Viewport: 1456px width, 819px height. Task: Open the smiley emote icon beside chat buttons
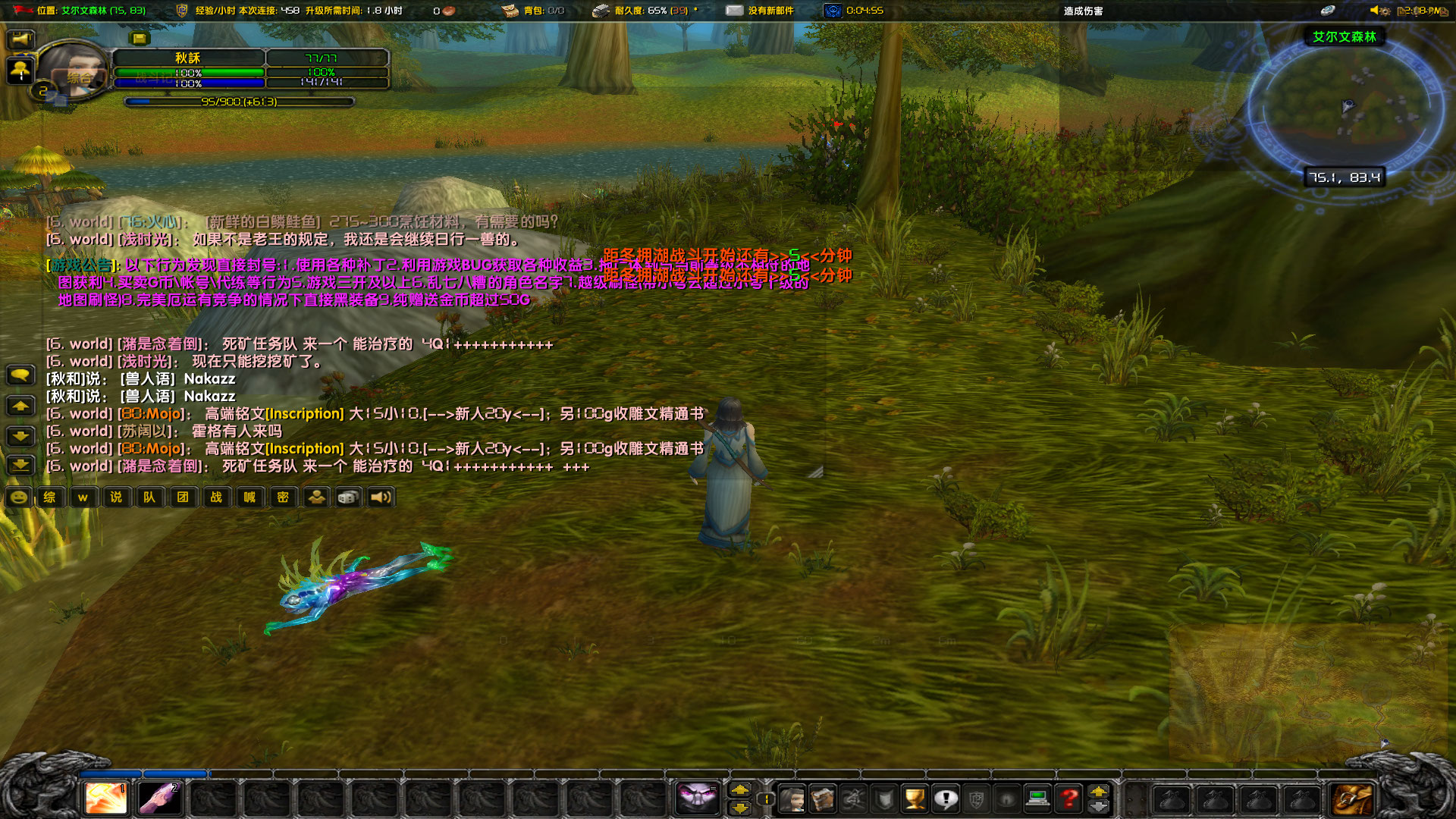[19, 497]
